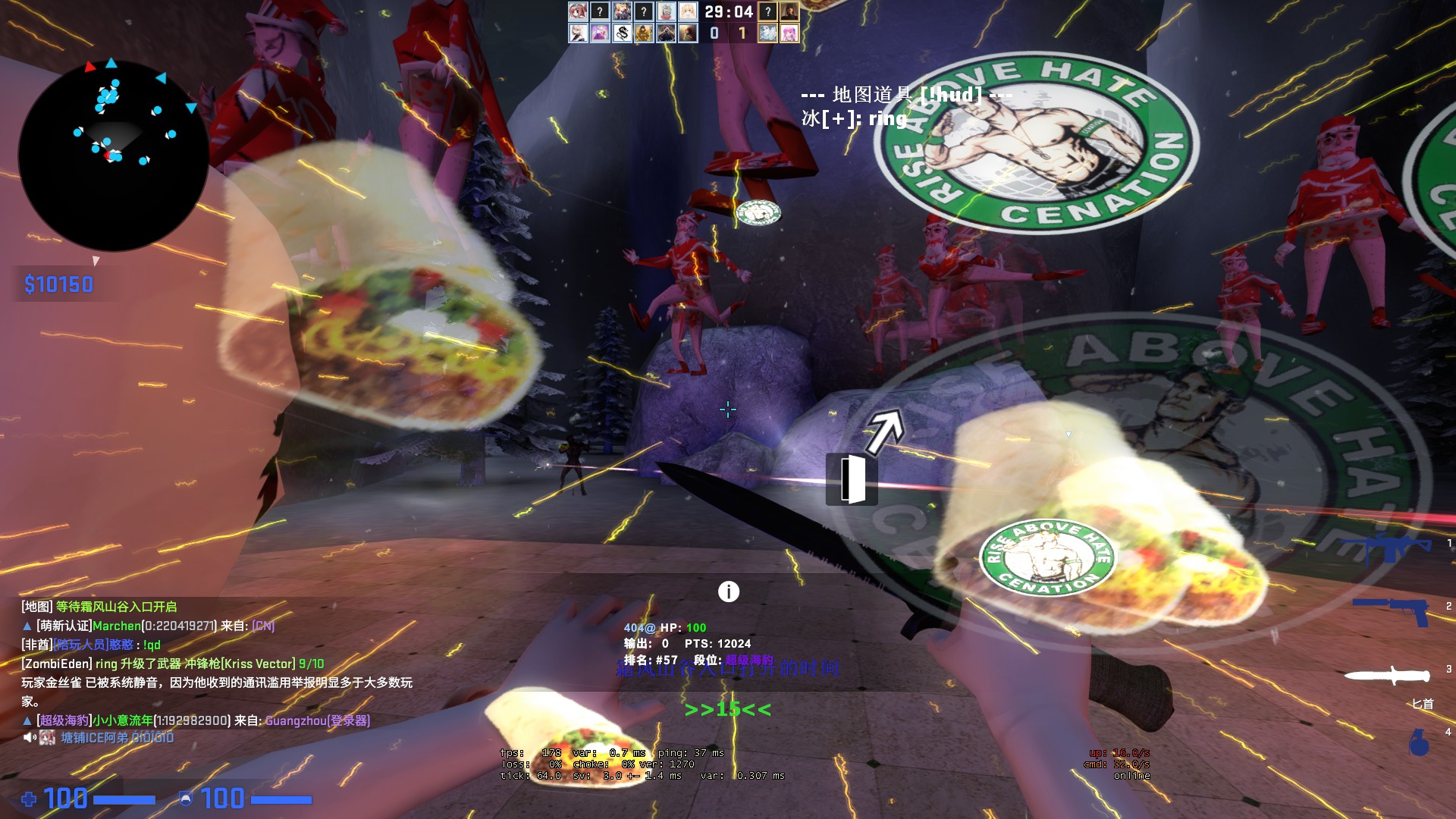Viewport: 1456px width, 819px height.
Task: Select the grenade slot icon
Action: tap(1419, 742)
